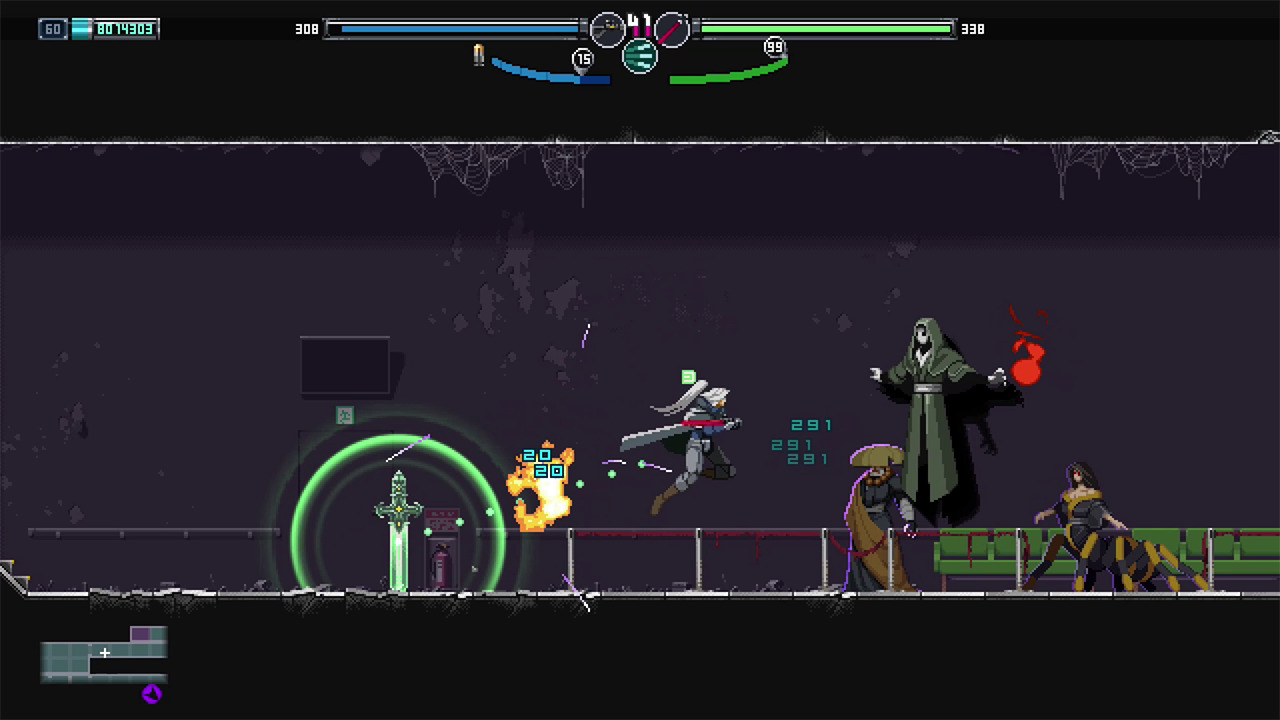The height and width of the screenshot is (720, 1280).
Task: Click the floating 291 damage number
Action: point(812,425)
